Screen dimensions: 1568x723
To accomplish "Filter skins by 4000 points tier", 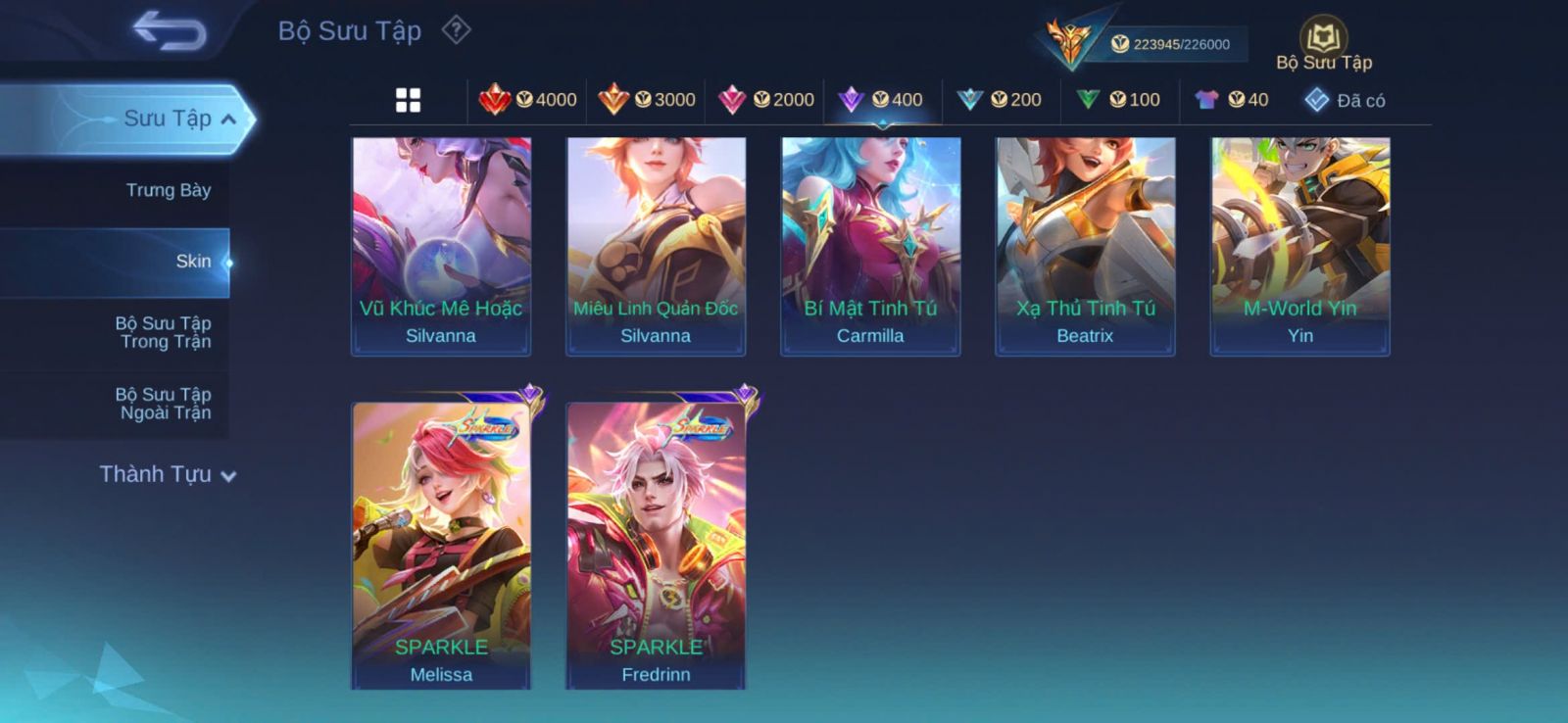I will click(527, 100).
